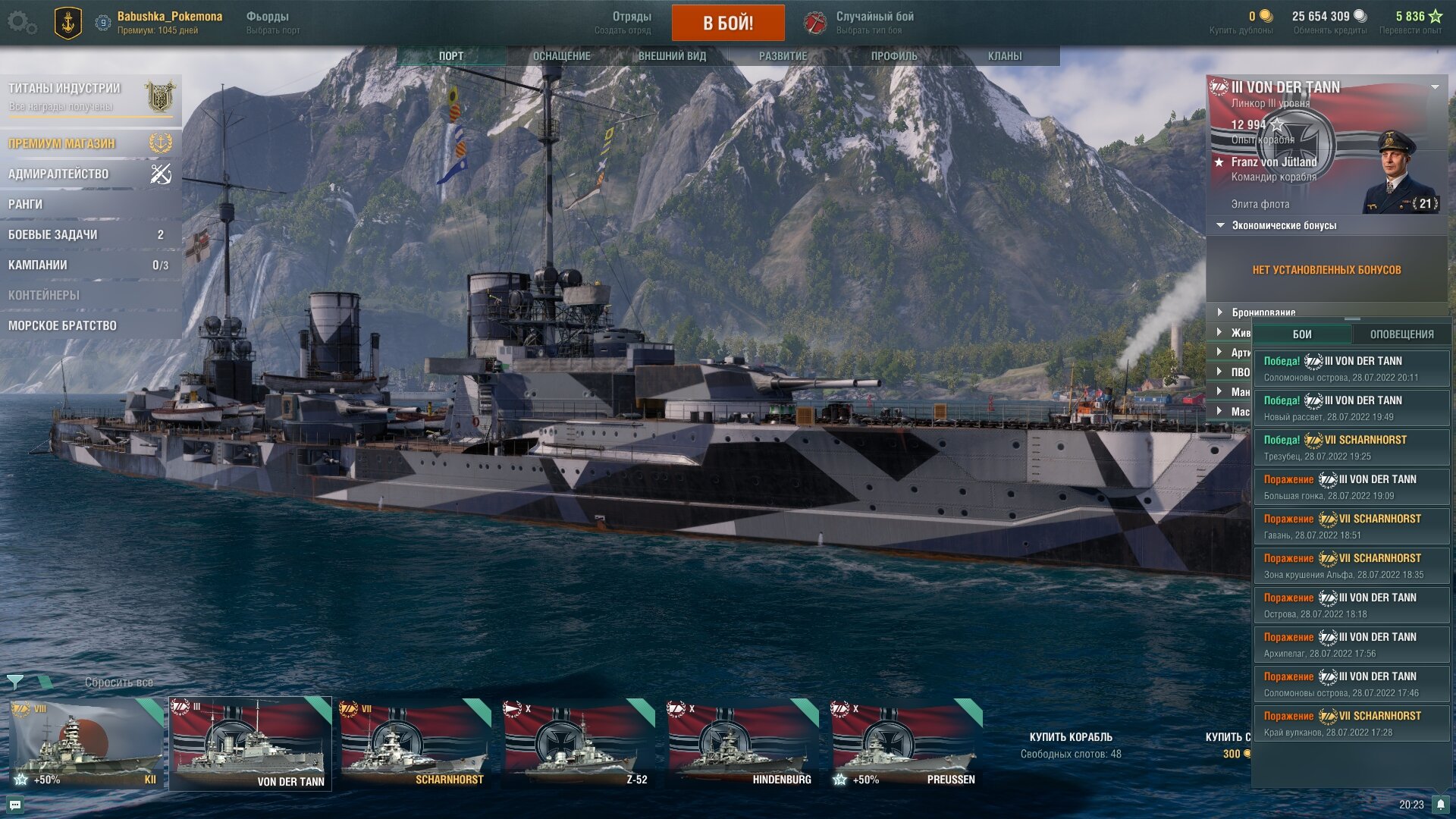Go to the РАЗВИТИЕ tab
The height and width of the screenshot is (819, 1456).
click(783, 56)
